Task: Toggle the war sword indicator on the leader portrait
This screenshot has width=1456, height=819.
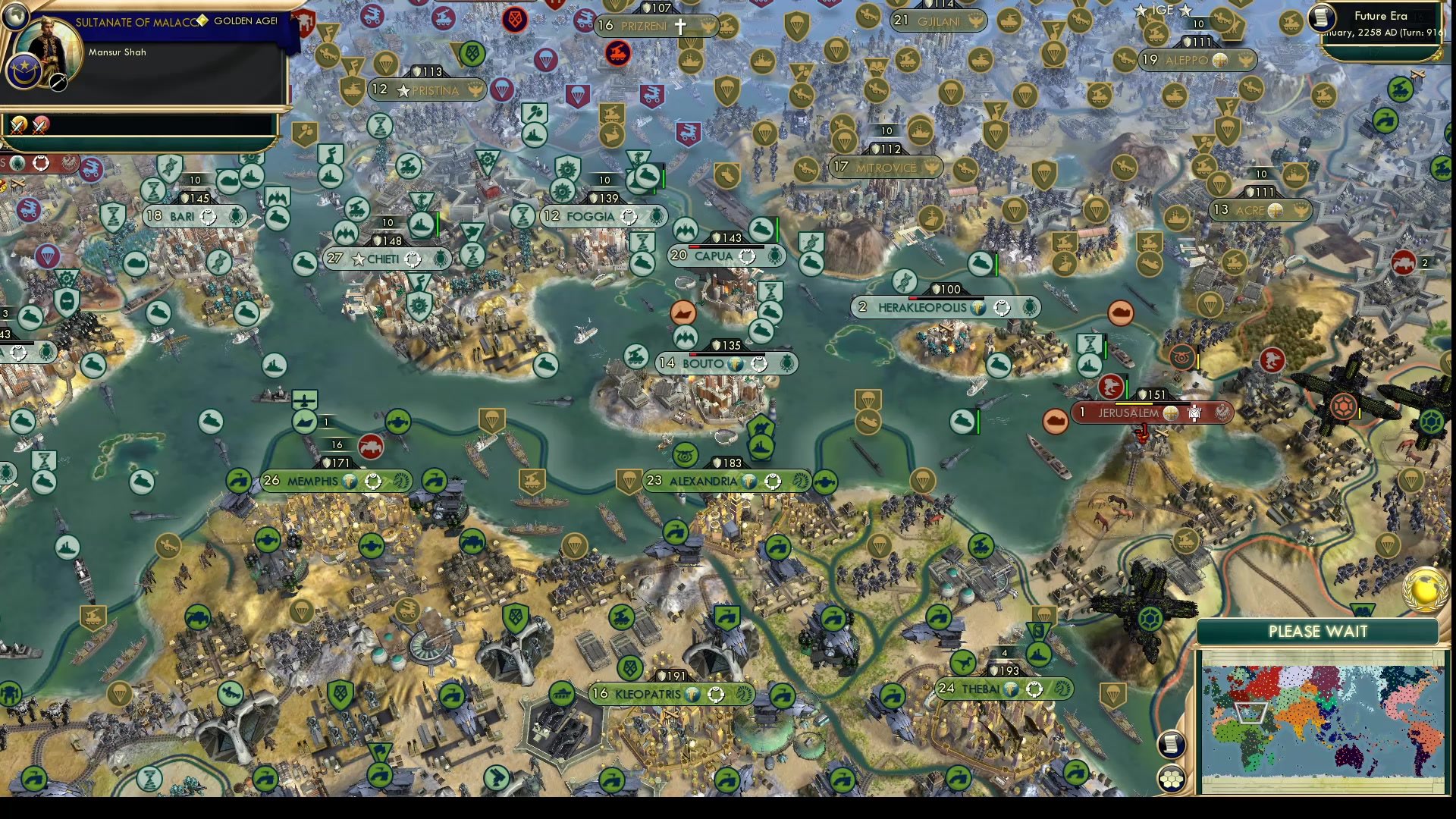Action: (x=58, y=82)
